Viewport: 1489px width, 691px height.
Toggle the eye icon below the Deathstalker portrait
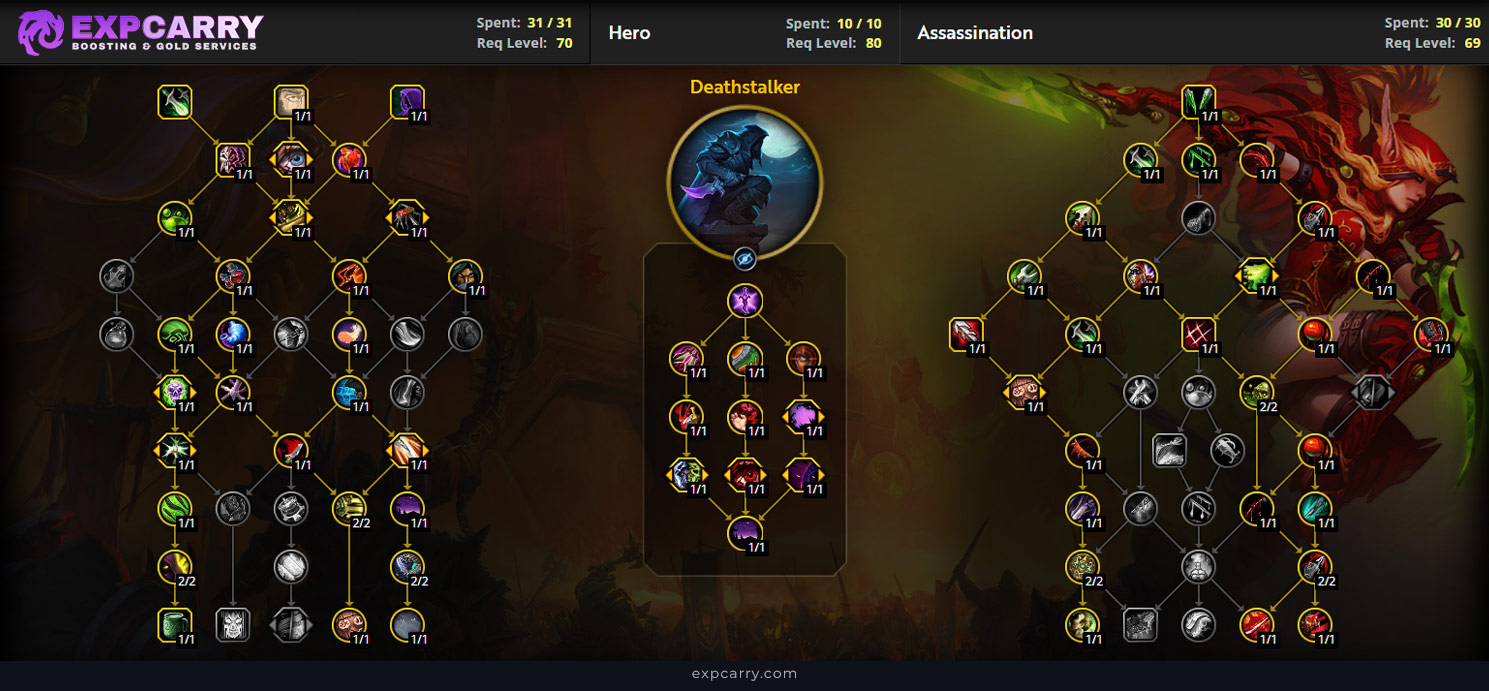point(744,259)
